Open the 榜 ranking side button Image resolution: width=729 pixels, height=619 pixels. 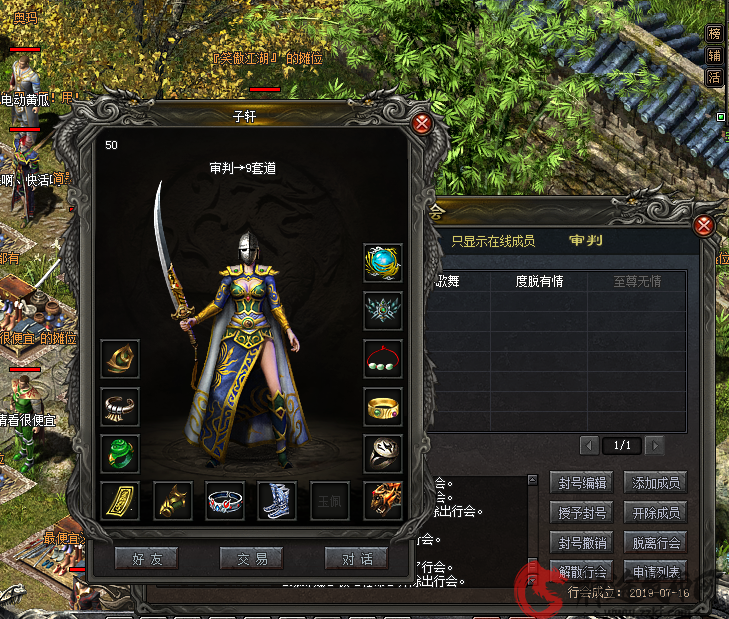click(x=714, y=33)
